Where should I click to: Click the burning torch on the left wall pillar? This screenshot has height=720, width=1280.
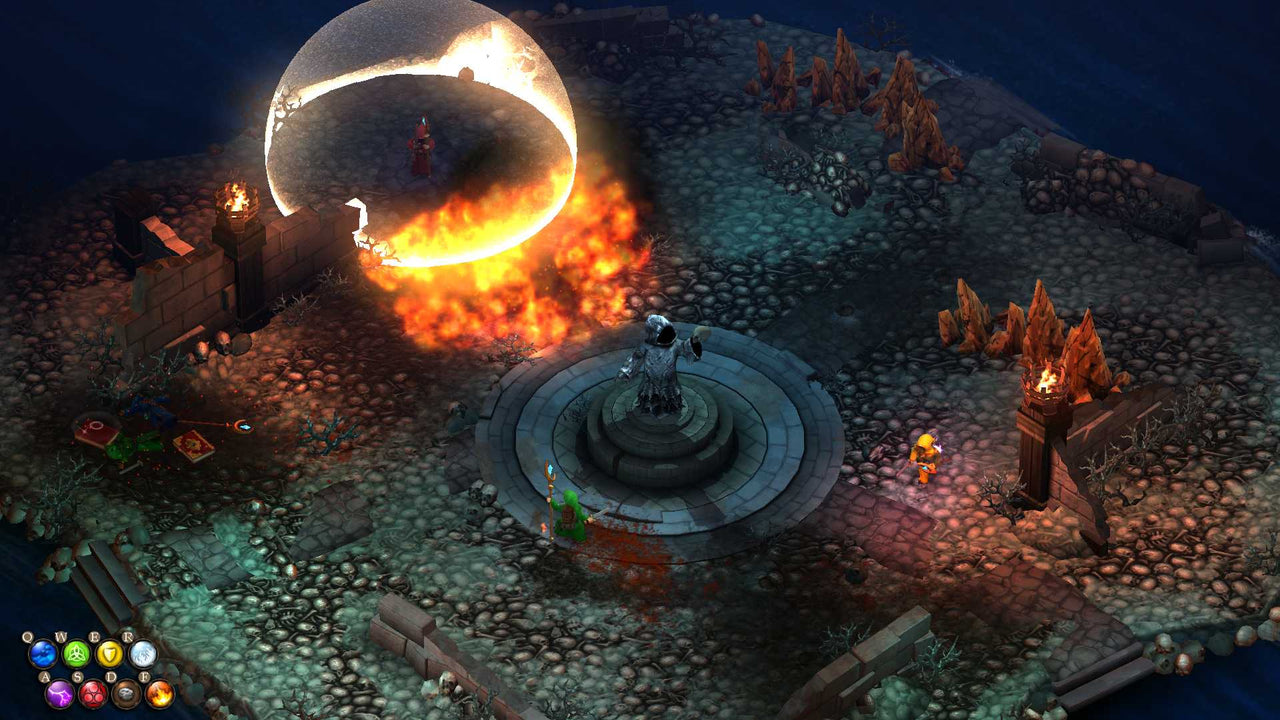pyautogui.click(x=234, y=195)
